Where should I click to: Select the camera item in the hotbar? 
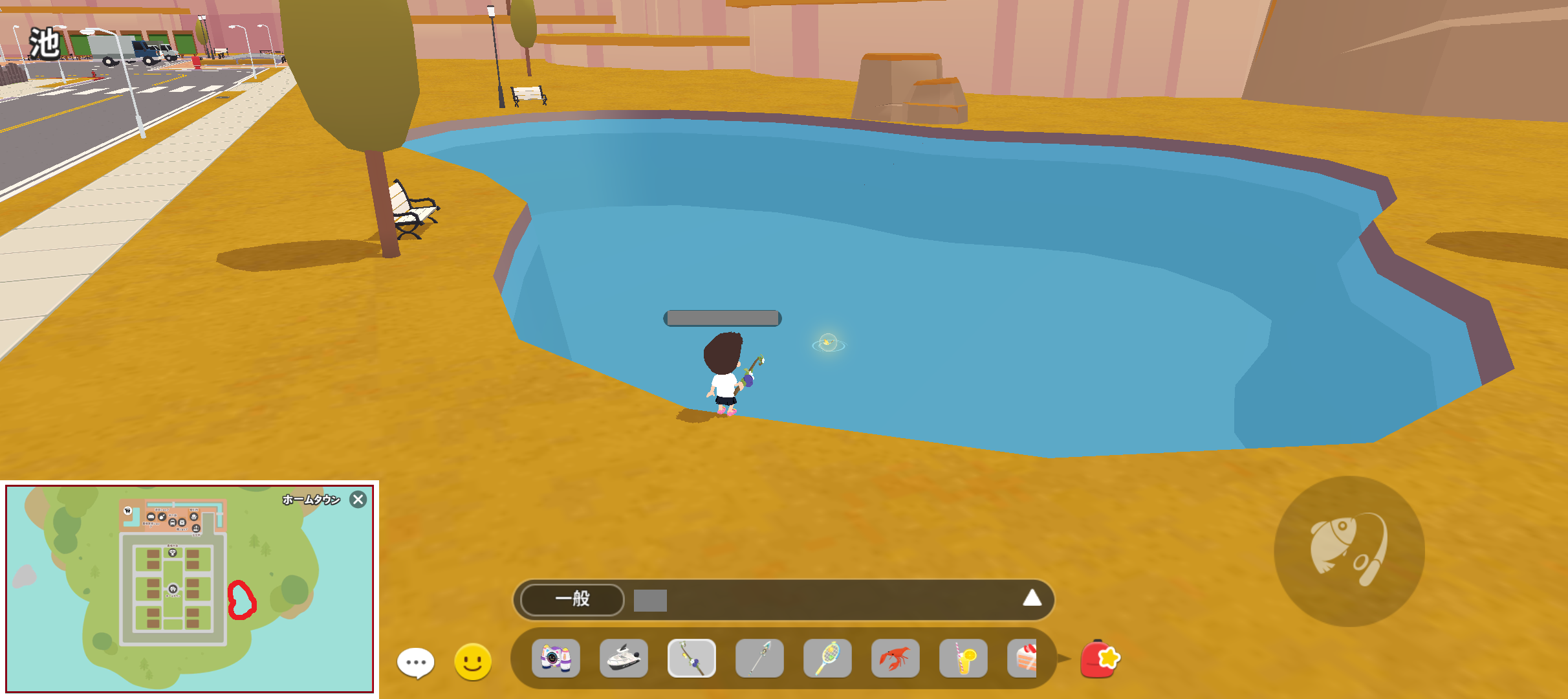(556, 658)
